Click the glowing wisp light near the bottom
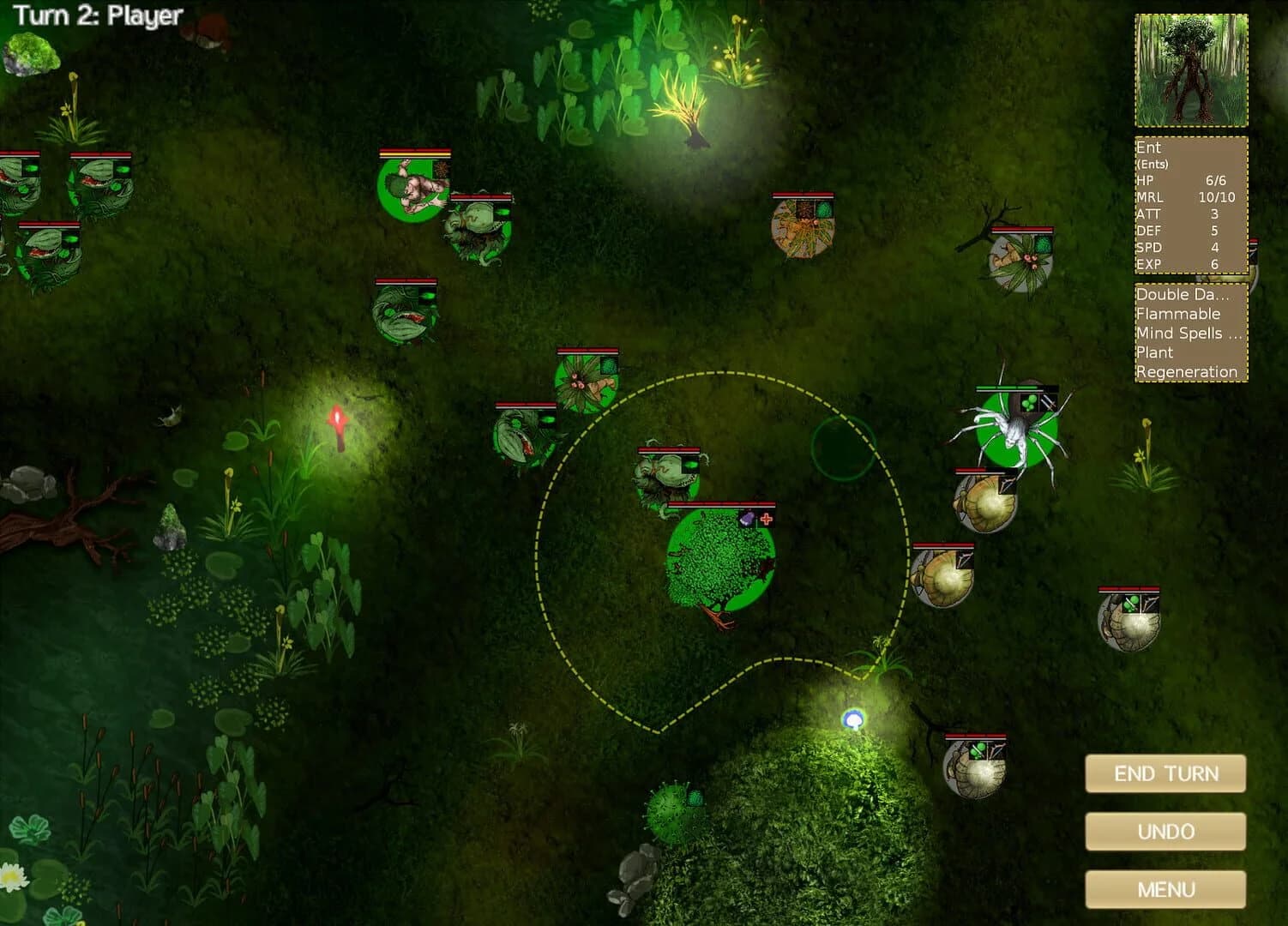The width and height of the screenshot is (1288, 926). click(855, 719)
